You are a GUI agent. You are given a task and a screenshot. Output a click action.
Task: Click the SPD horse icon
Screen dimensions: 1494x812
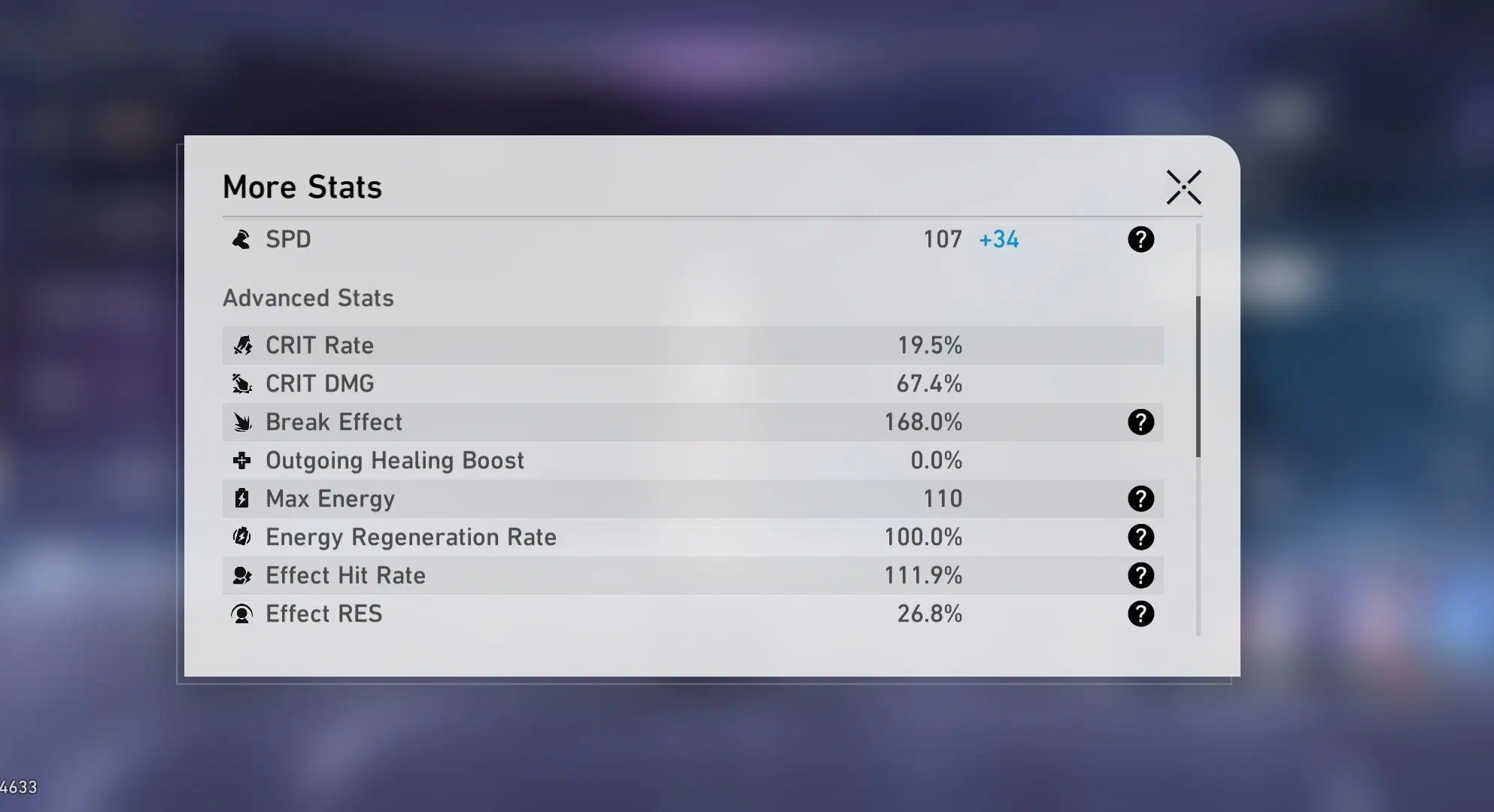242,240
